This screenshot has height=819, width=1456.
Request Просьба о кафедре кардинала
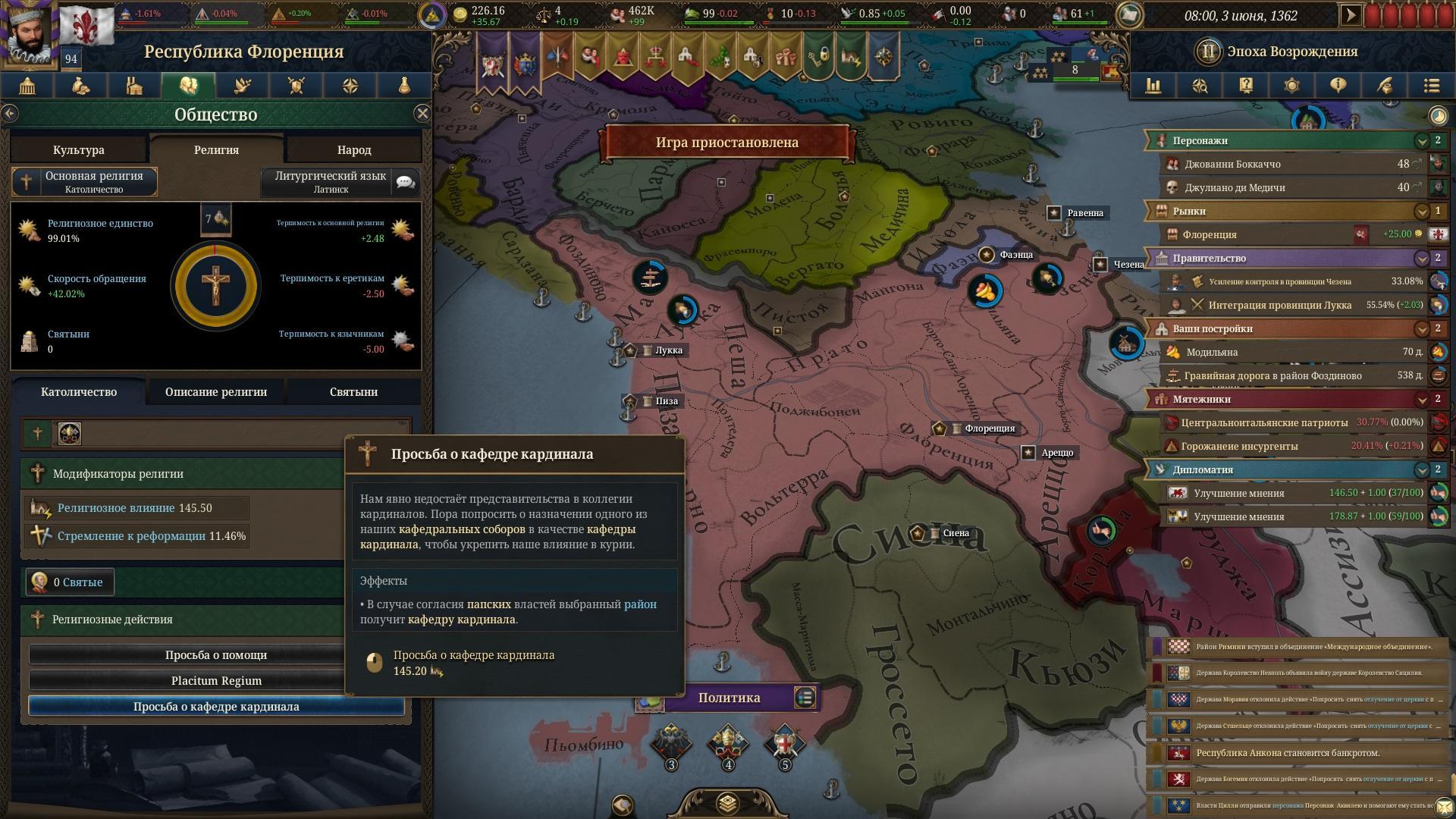pyautogui.click(x=216, y=707)
